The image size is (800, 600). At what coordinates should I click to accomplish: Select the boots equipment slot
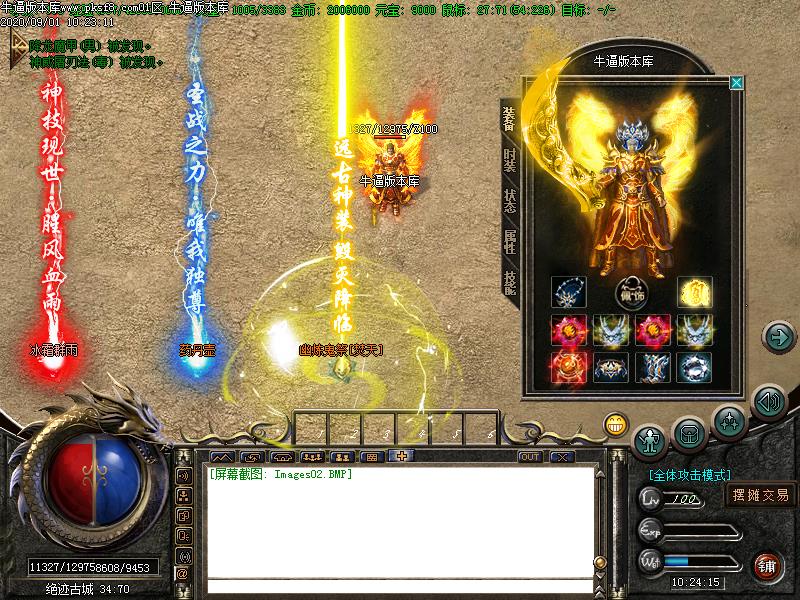pyautogui.click(x=652, y=367)
